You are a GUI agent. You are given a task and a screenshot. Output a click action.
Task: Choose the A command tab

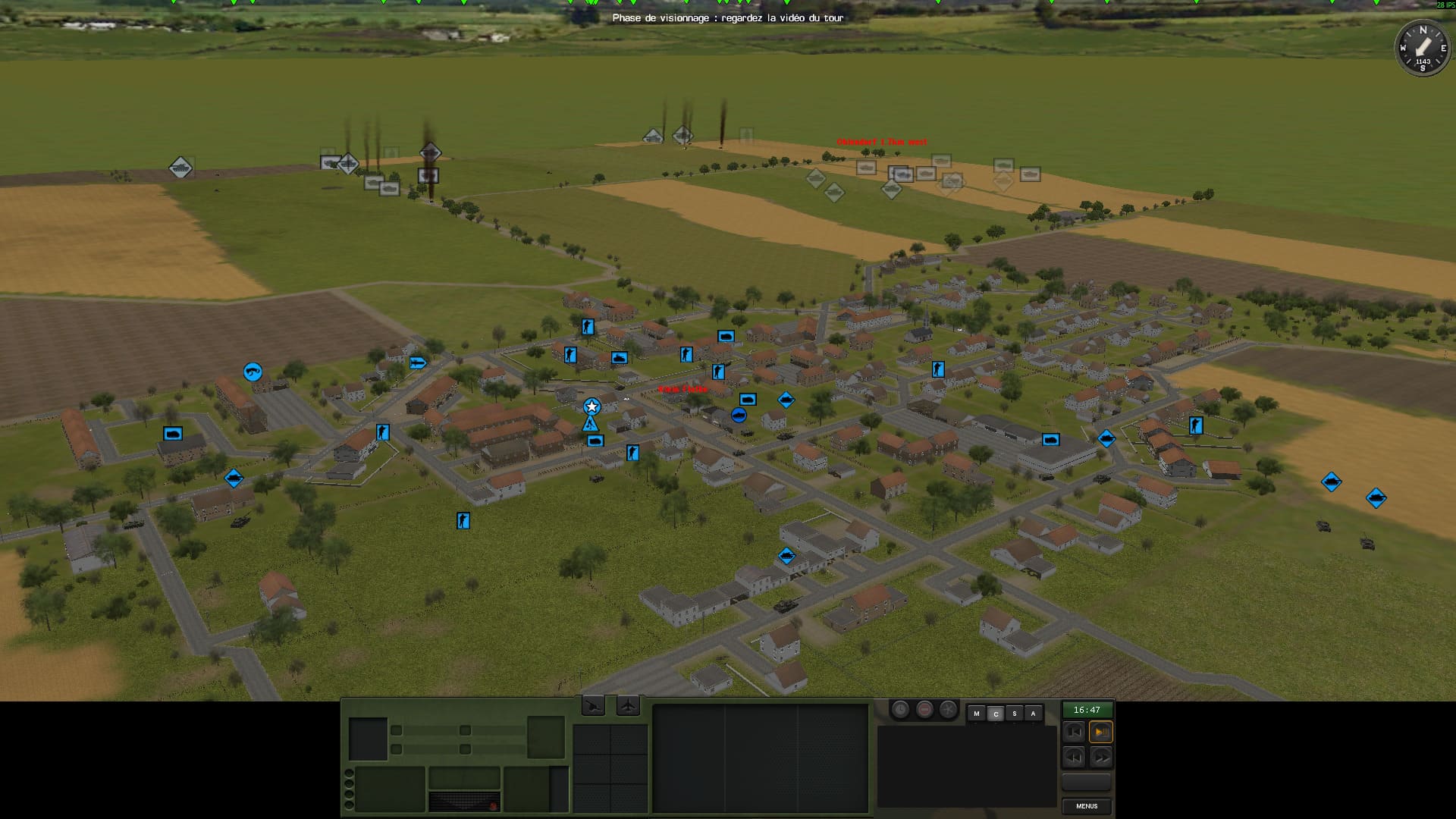(x=1033, y=714)
